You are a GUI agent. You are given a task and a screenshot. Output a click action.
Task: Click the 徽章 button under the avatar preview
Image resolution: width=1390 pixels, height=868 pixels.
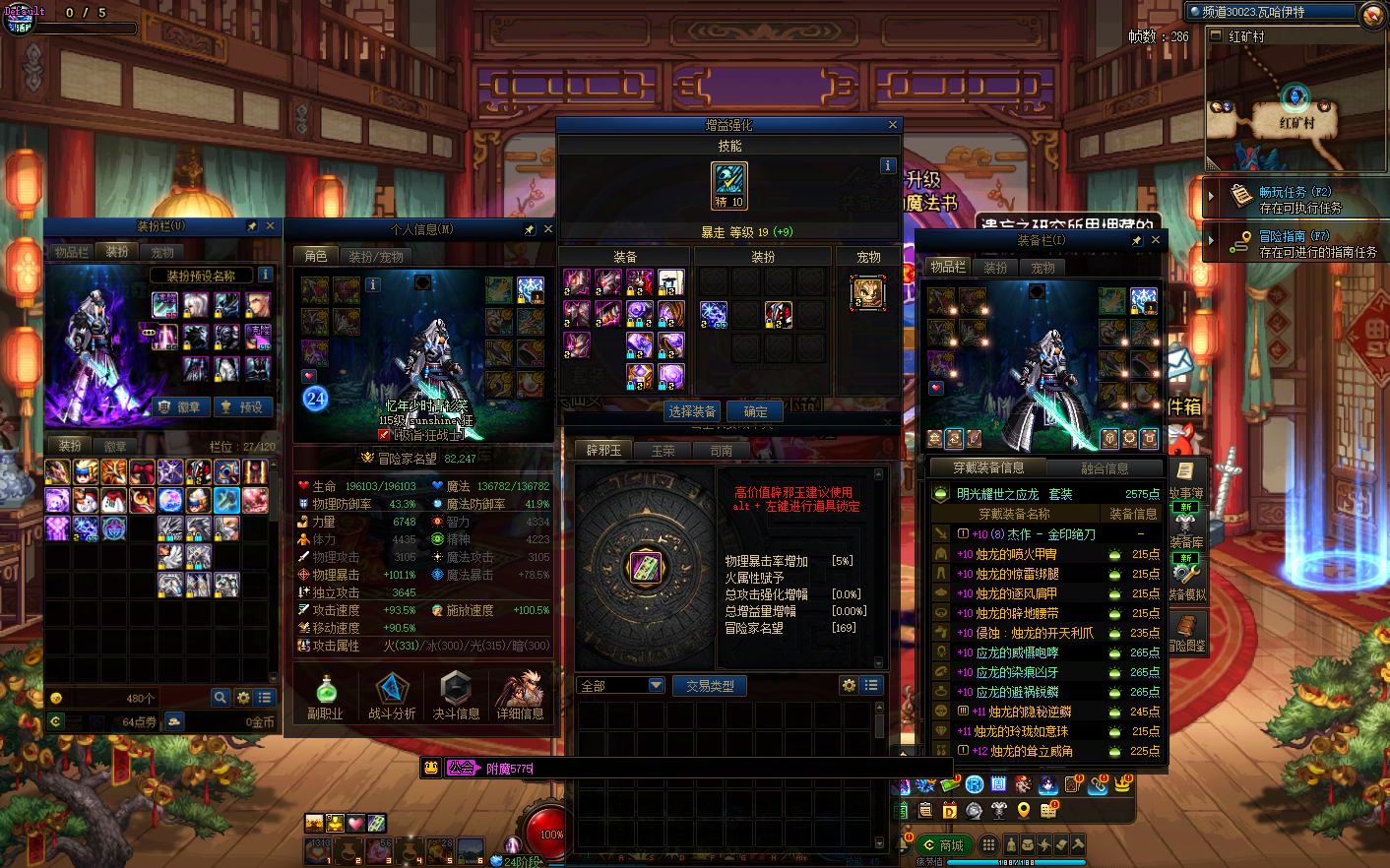point(179,406)
